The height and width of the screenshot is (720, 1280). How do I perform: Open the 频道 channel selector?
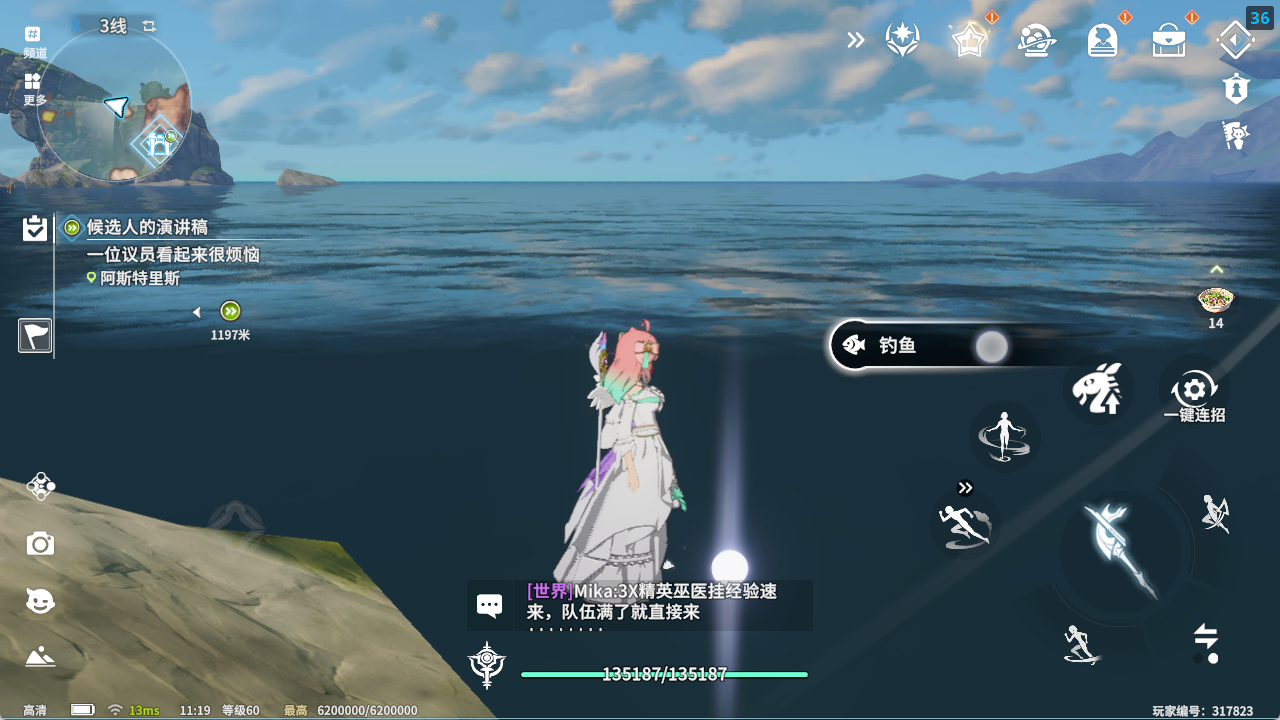pyautogui.click(x=34, y=42)
